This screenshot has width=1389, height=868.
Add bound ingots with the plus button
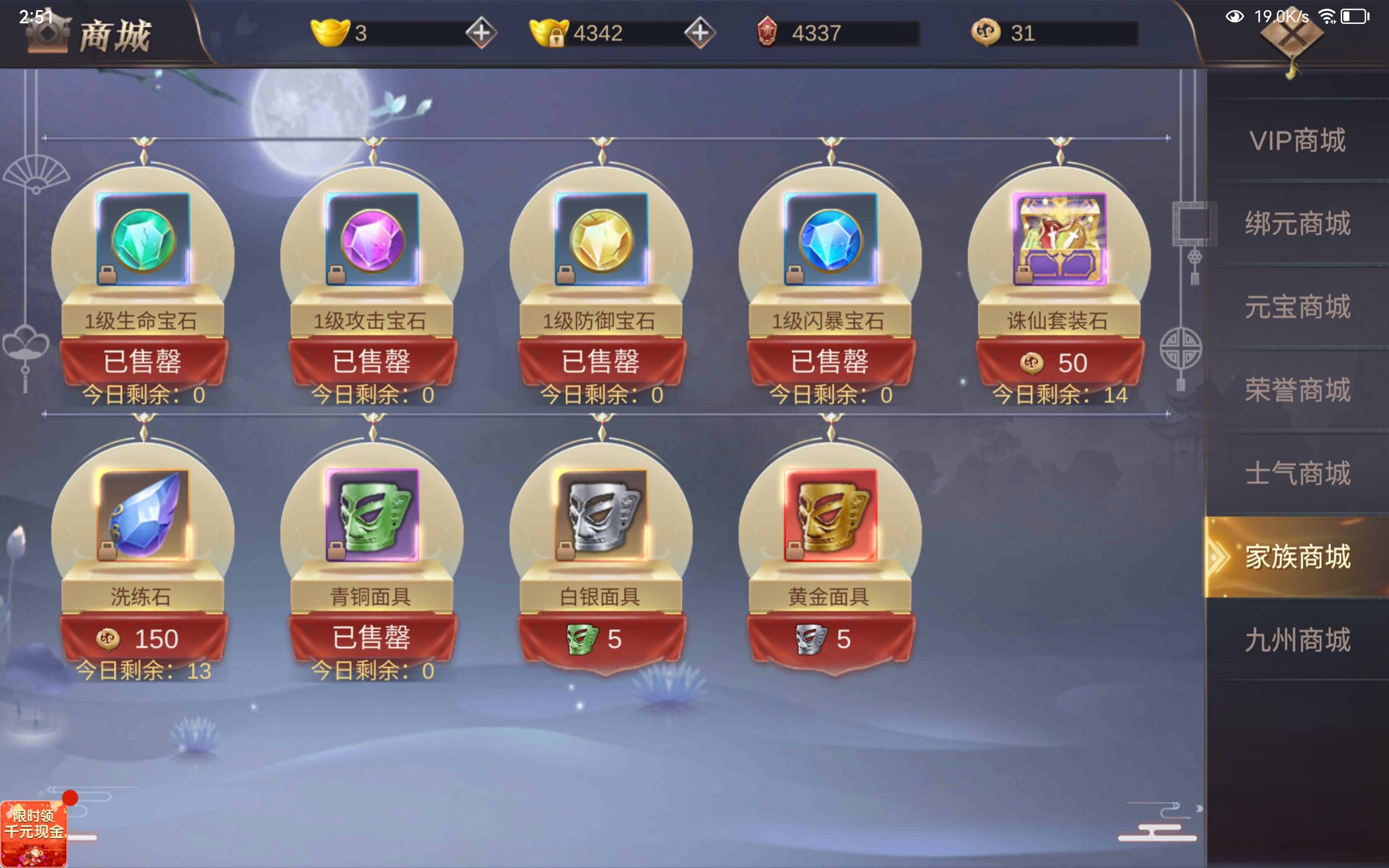pyautogui.click(x=700, y=33)
